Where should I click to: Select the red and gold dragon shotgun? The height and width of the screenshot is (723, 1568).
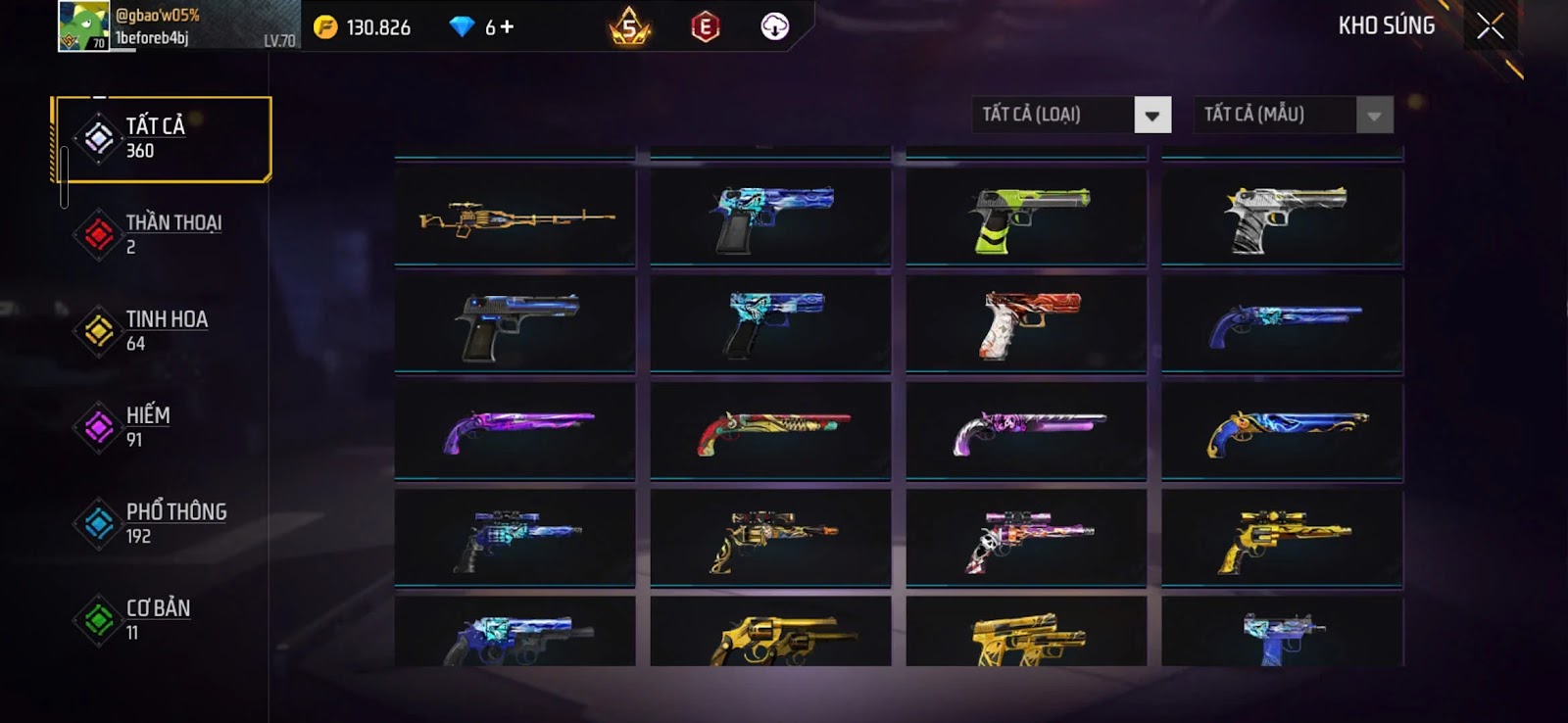pyautogui.click(x=771, y=431)
